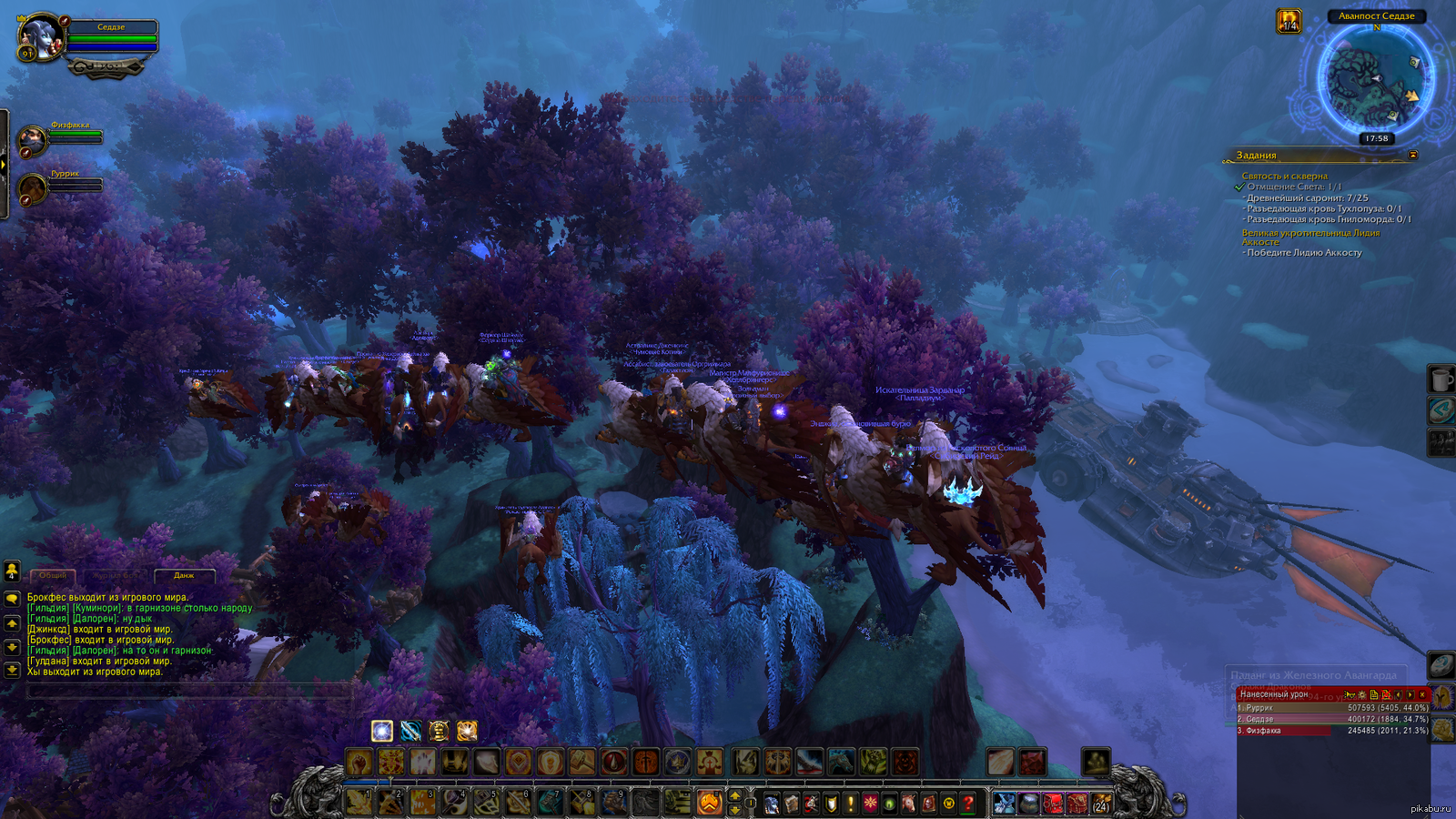Open the backpack showing 24 free slots
This screenshot has width=1456, height=819.
coord(1101,804)
